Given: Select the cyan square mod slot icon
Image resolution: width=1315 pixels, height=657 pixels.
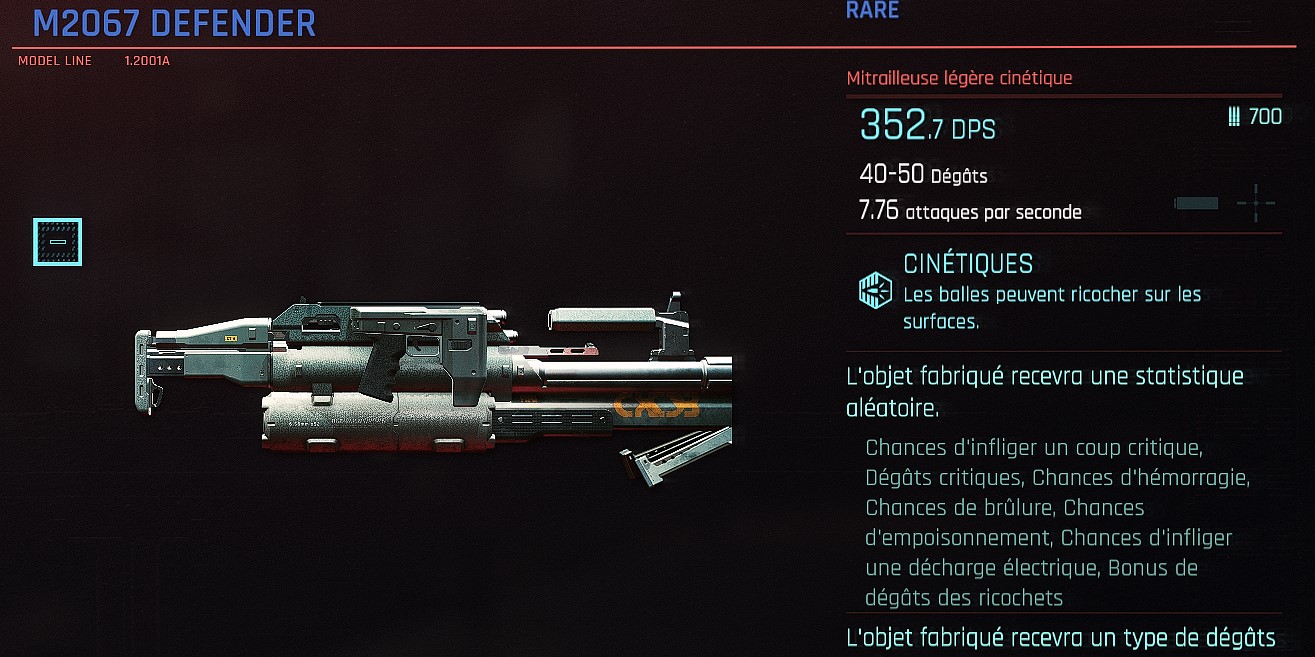Looking at the screenshot, I should (x=57, y=242).
